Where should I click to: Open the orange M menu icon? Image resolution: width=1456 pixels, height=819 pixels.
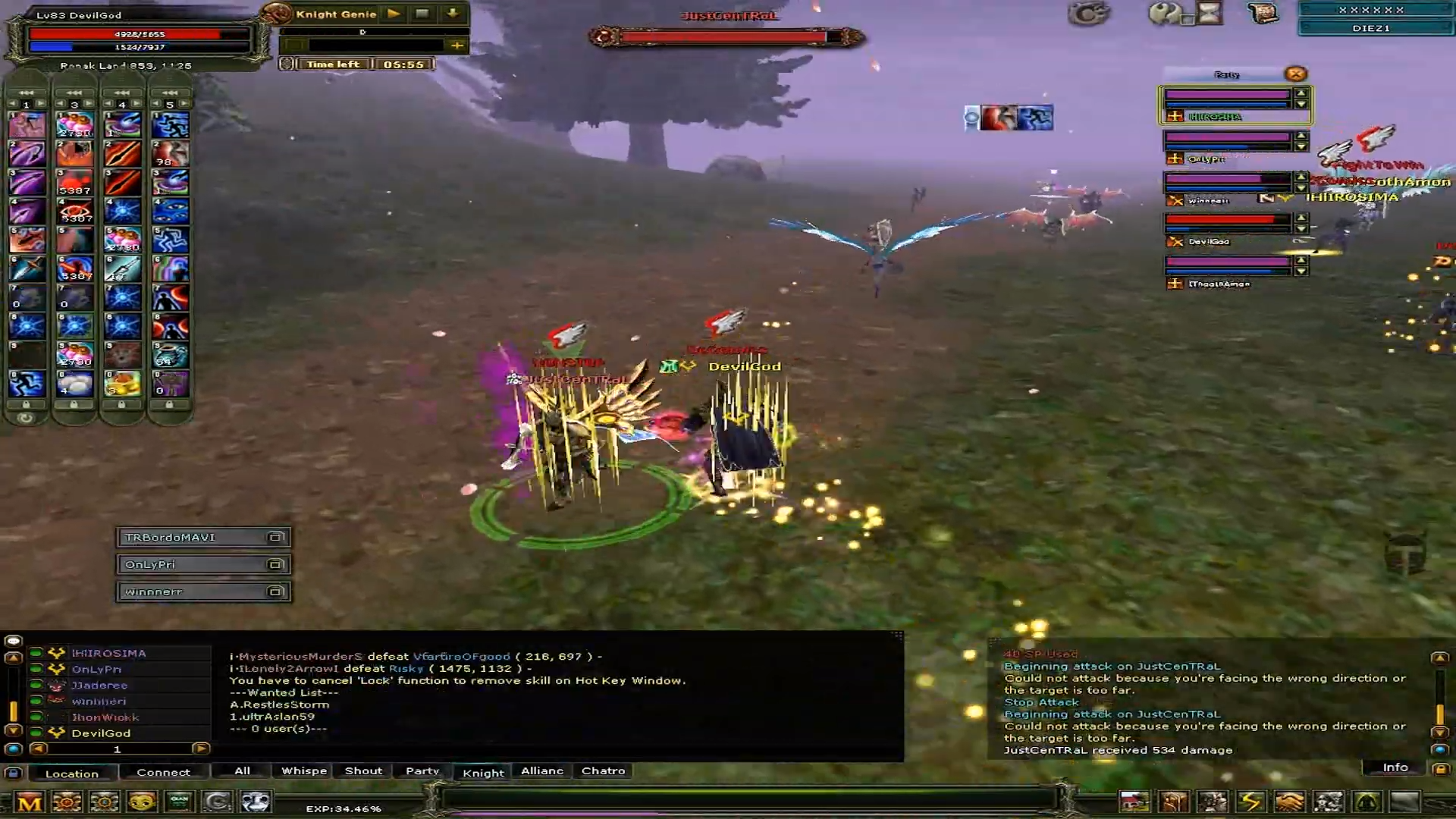coord(30,802)
